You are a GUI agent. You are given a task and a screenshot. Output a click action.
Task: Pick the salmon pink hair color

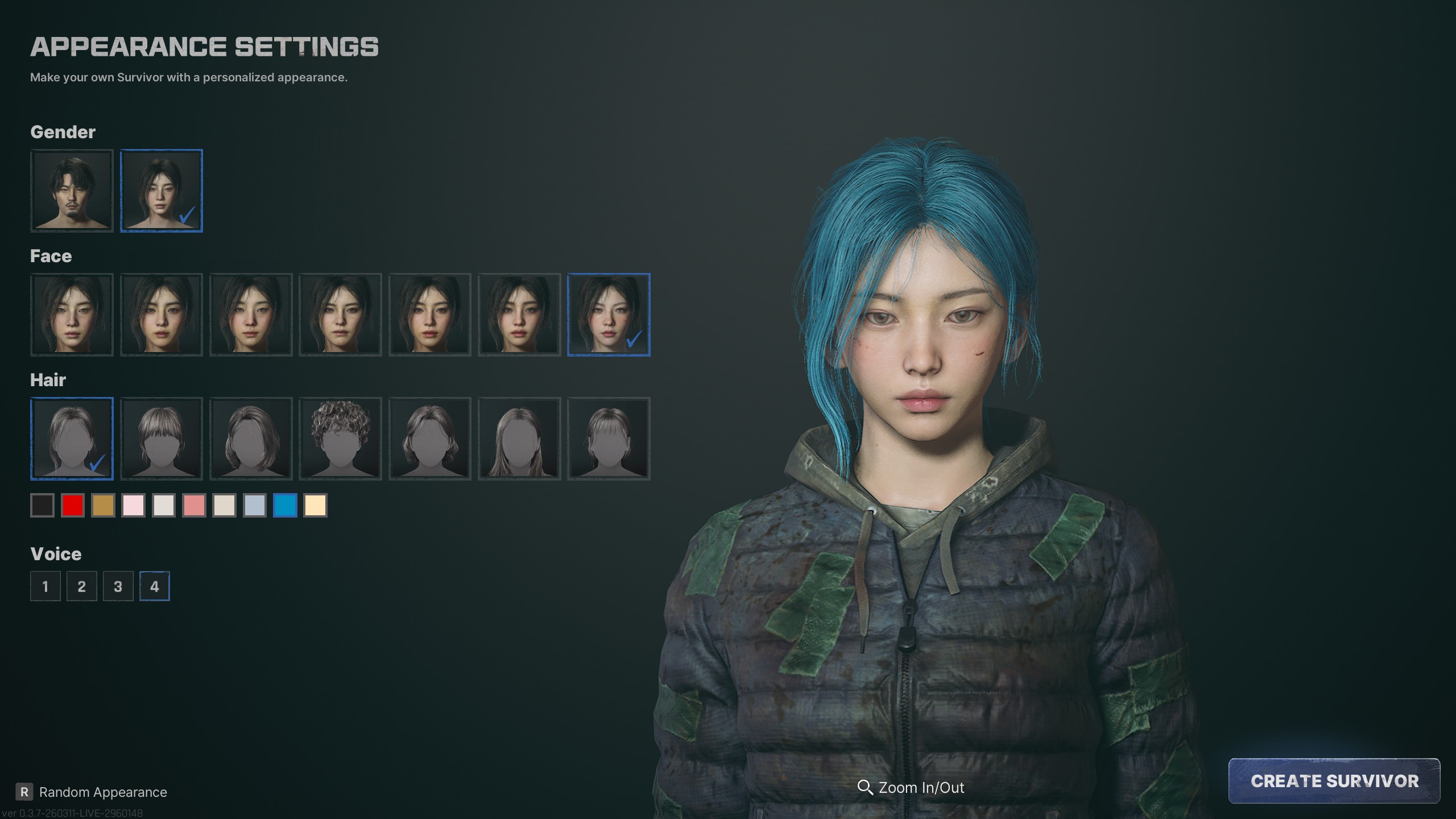coord(194,505)
